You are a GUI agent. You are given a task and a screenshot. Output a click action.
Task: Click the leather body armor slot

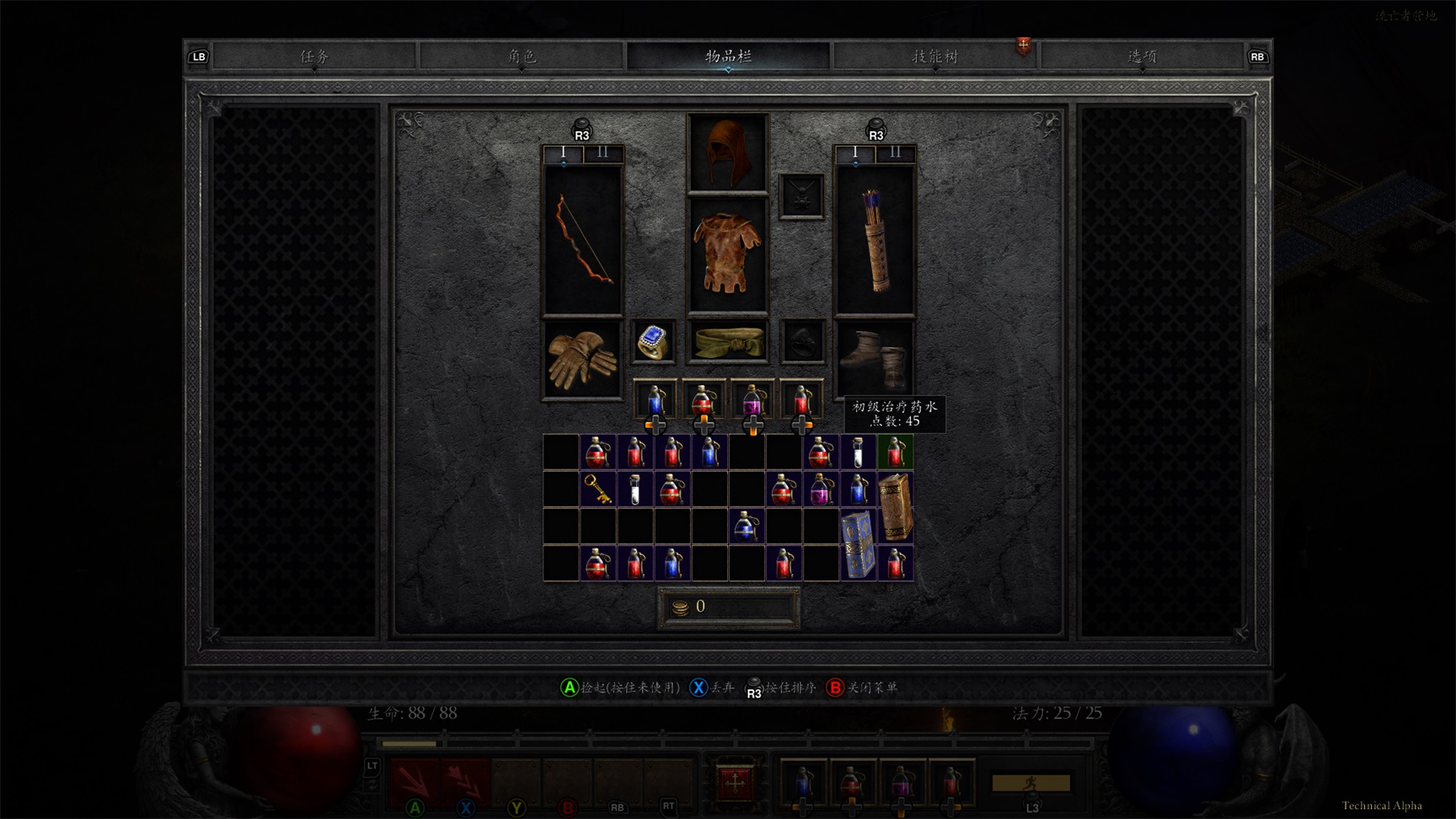[727, 254]
